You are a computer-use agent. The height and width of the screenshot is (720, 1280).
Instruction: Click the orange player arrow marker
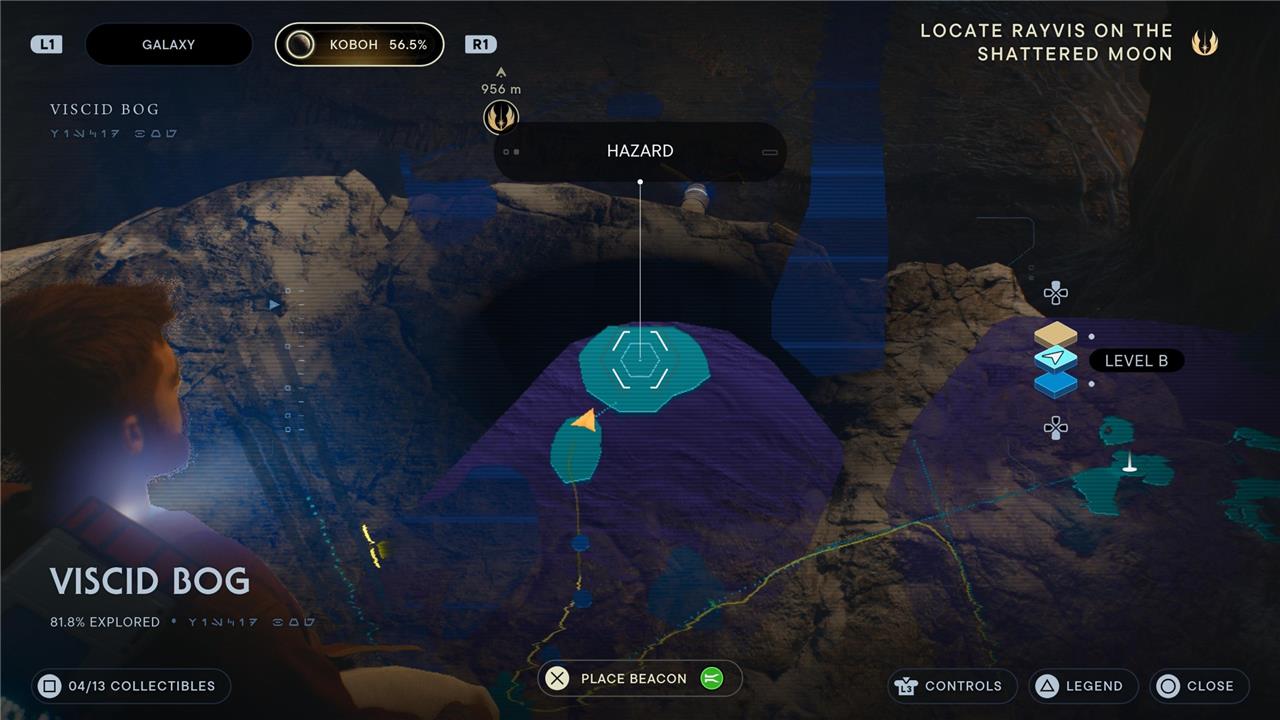(x=586, y=420)
